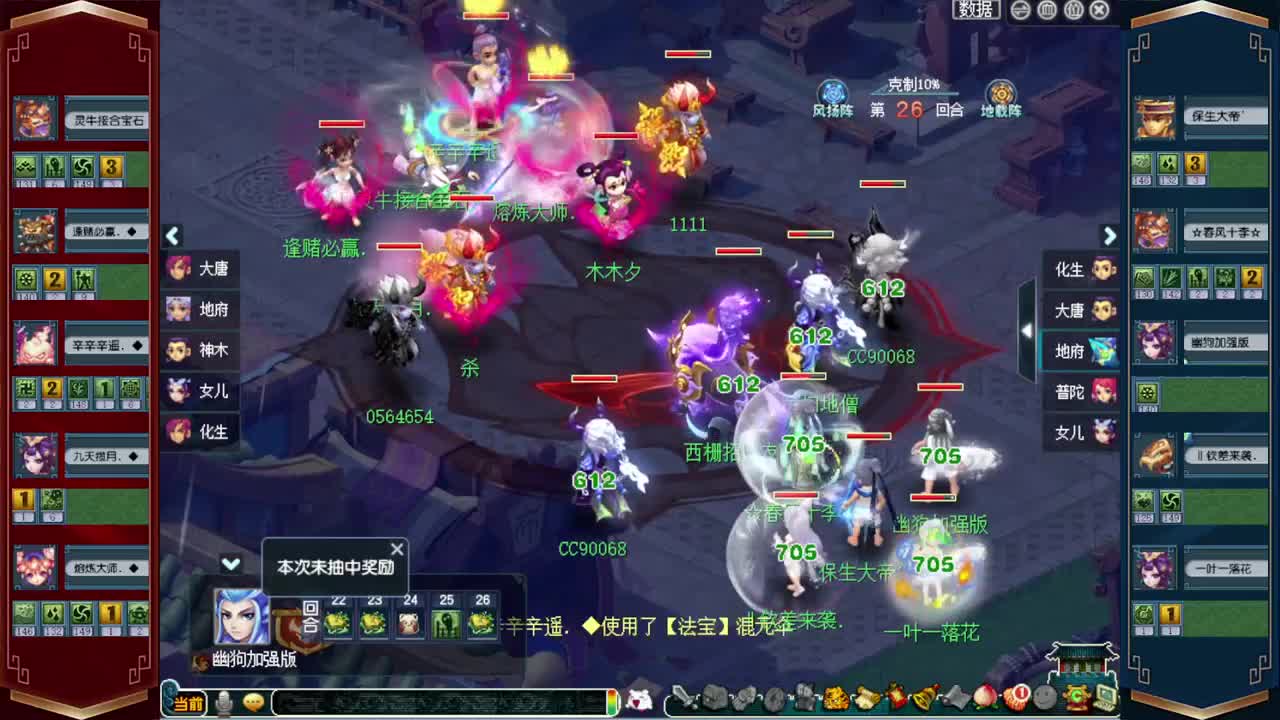Collapse the reward popup using the down chevron
This screenshot has width=1280, height=720.
[x=232, y=566]
